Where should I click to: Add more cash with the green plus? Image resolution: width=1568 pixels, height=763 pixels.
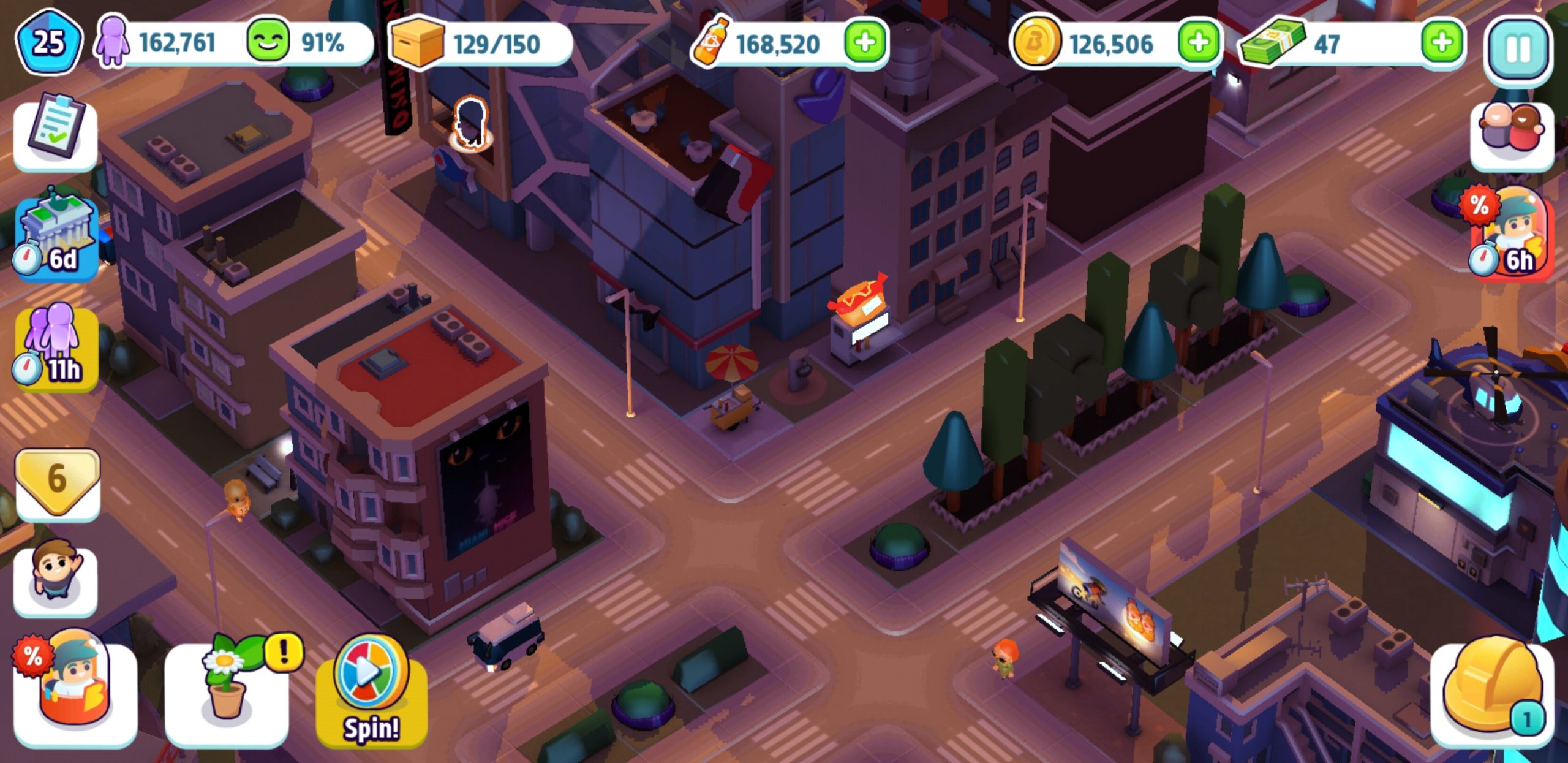point(1442,43)
